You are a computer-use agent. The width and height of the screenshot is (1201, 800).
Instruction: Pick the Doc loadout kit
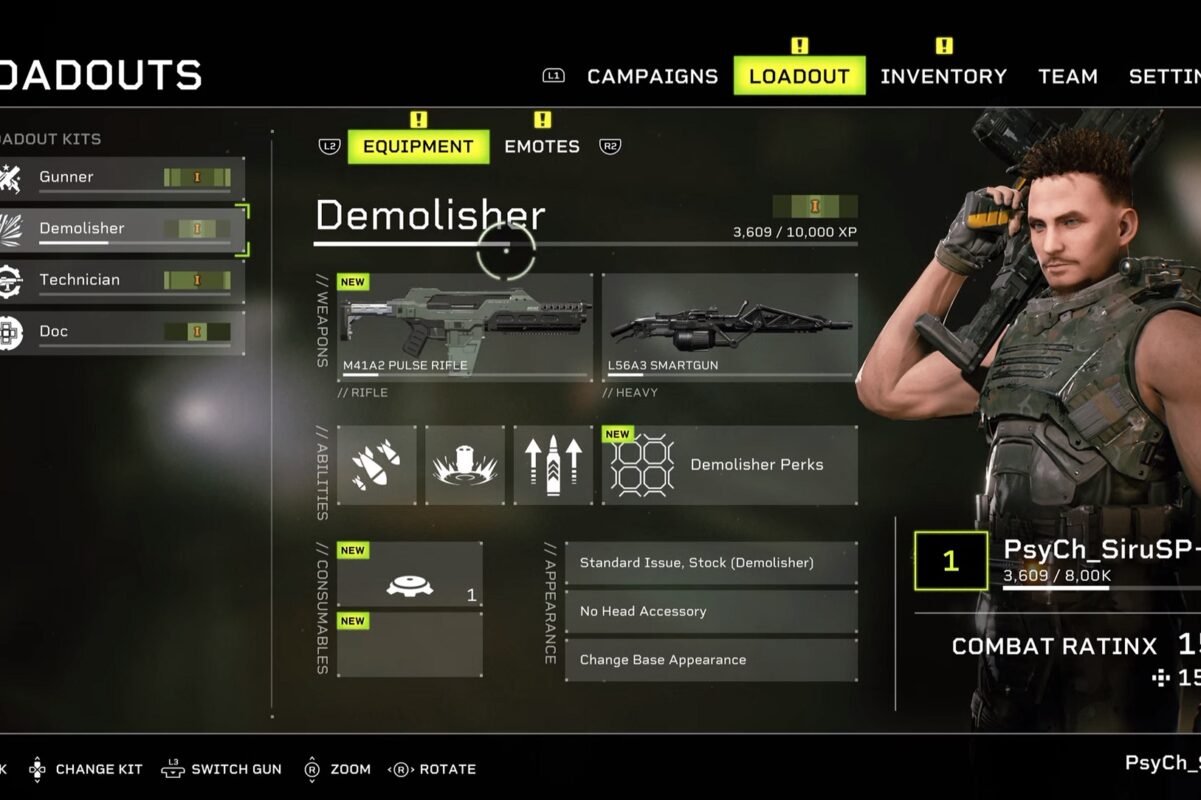[x=122, y=332]
